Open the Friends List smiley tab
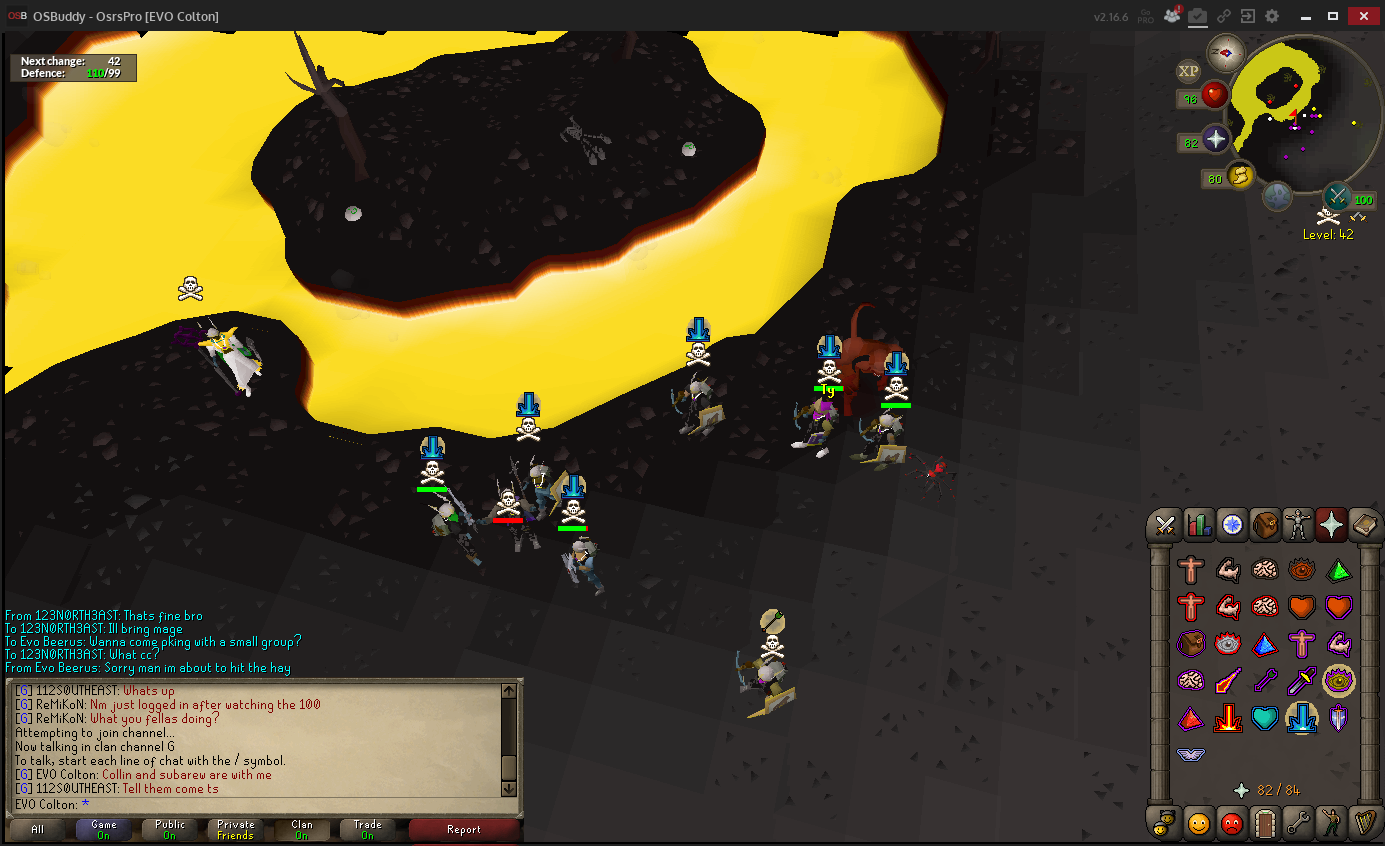 click(x=1198, y=822)
